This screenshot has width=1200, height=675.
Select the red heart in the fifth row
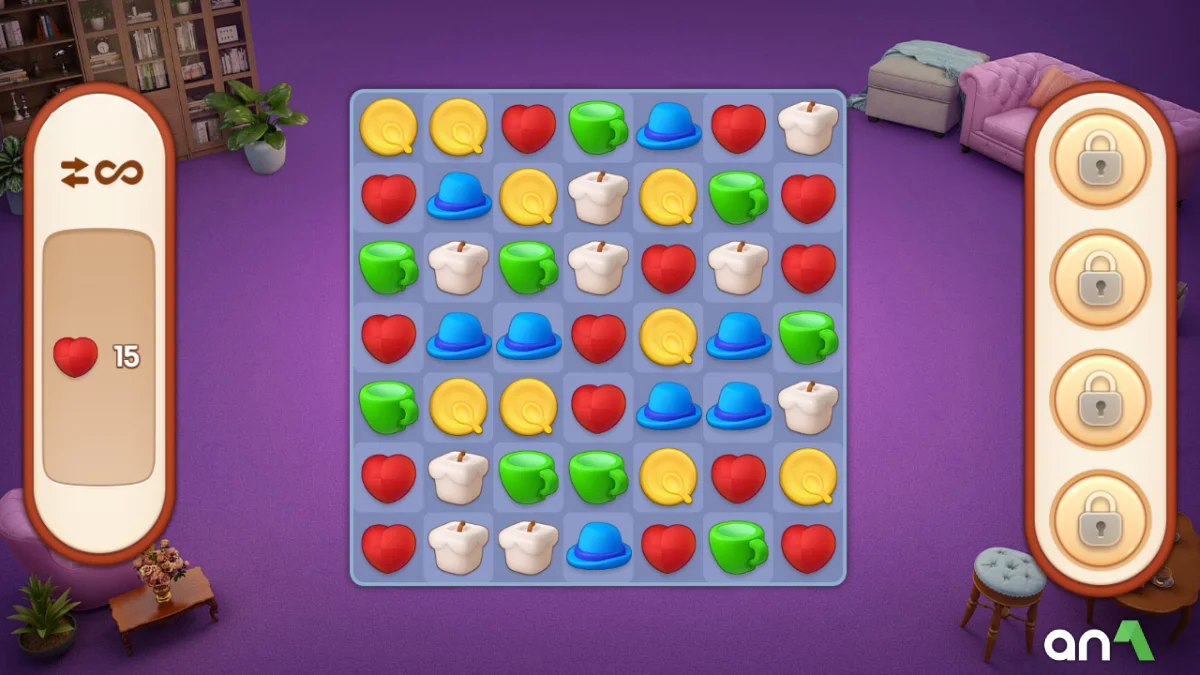(598, 407)
